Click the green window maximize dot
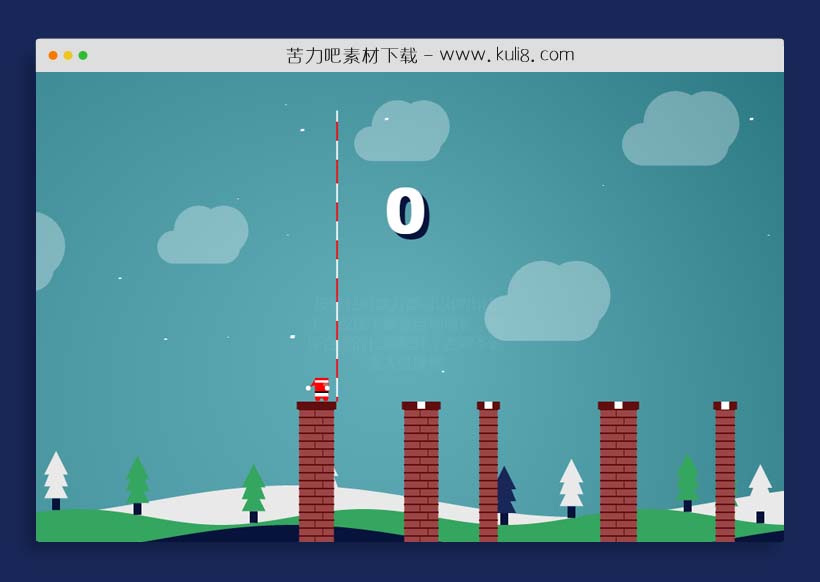This screenshot has width=820, height=582. (83, 55)
